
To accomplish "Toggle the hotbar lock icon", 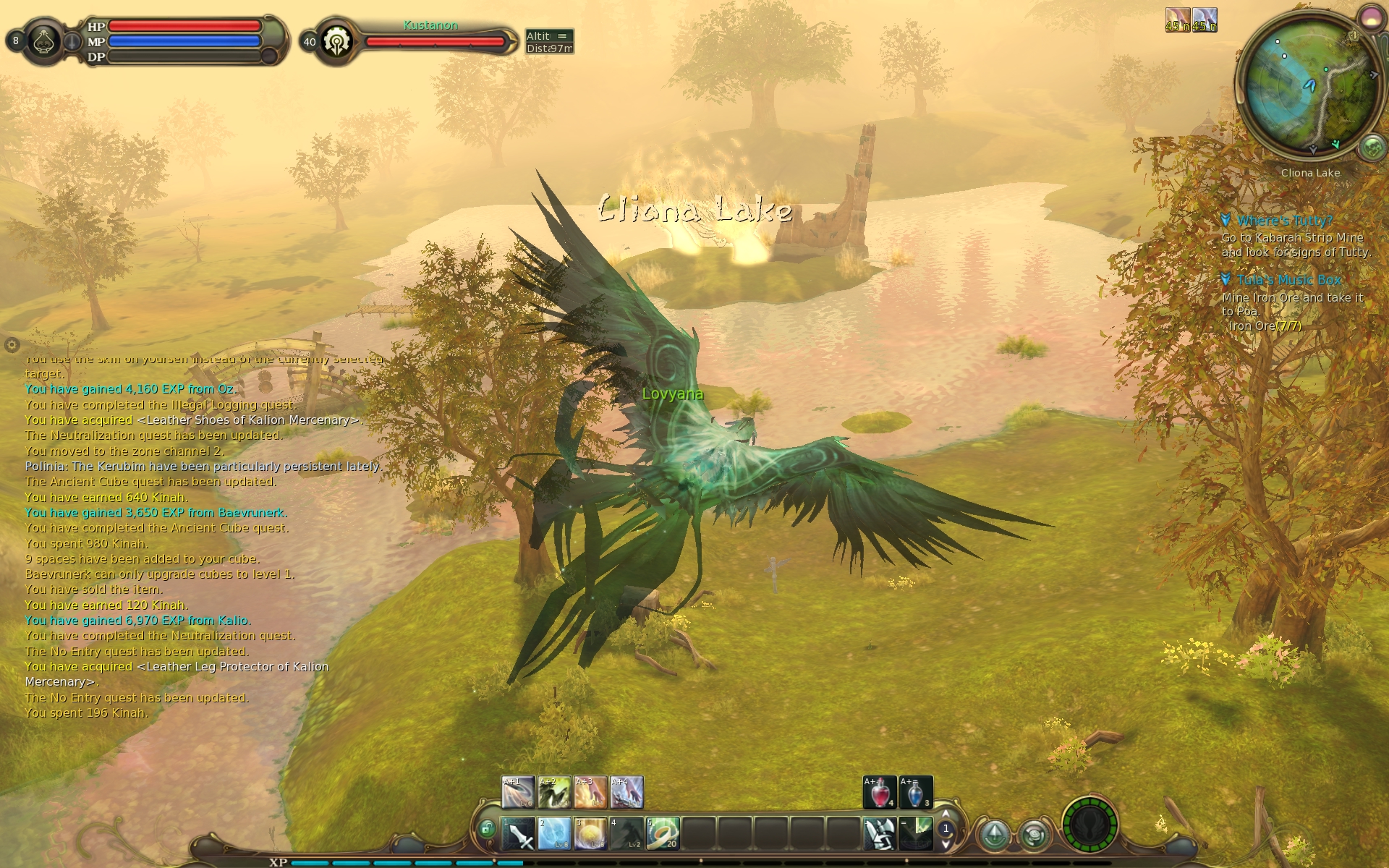I will coord(488,828).
